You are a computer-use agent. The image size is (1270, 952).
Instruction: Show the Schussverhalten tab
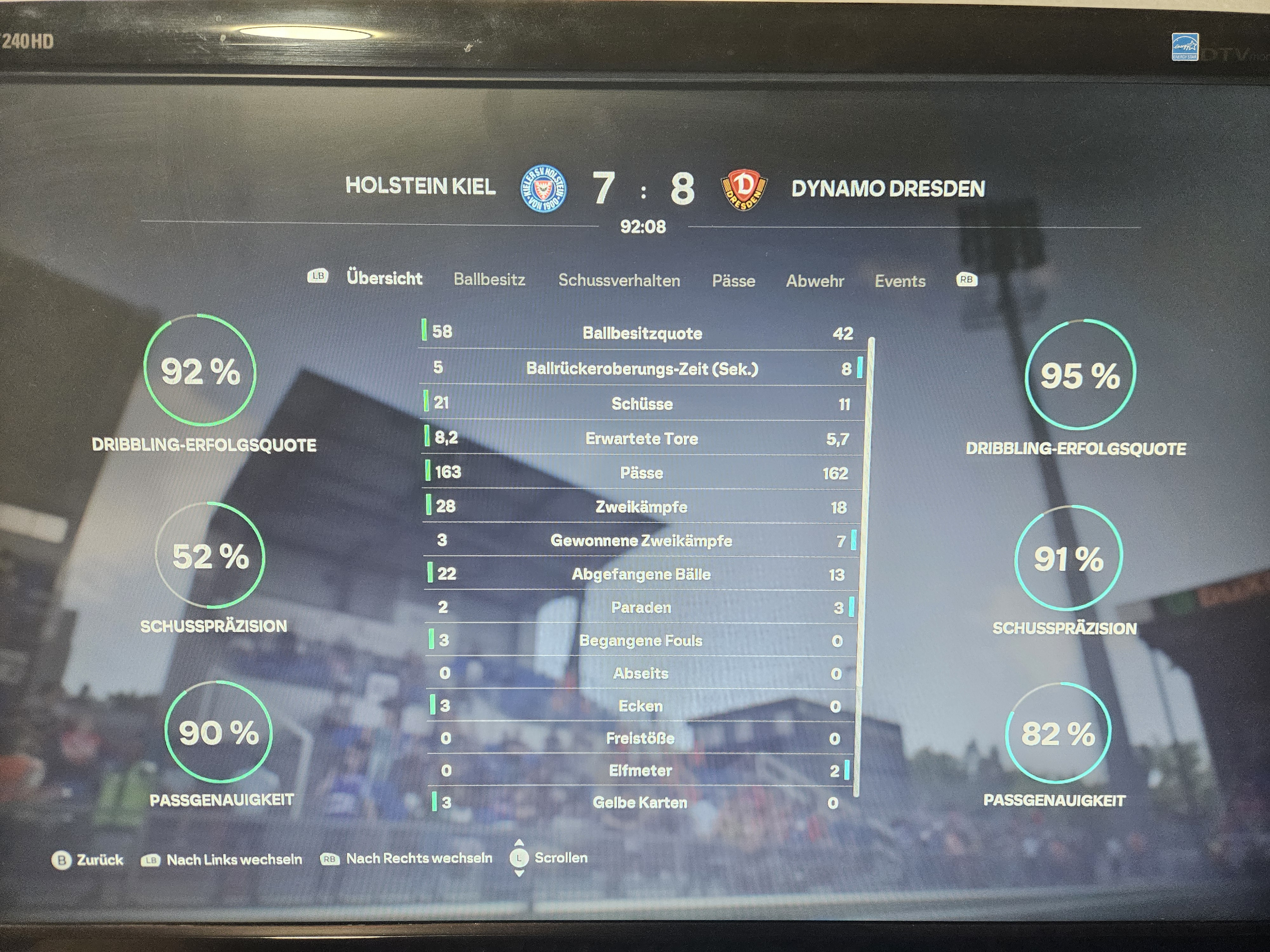coord(619,280)
